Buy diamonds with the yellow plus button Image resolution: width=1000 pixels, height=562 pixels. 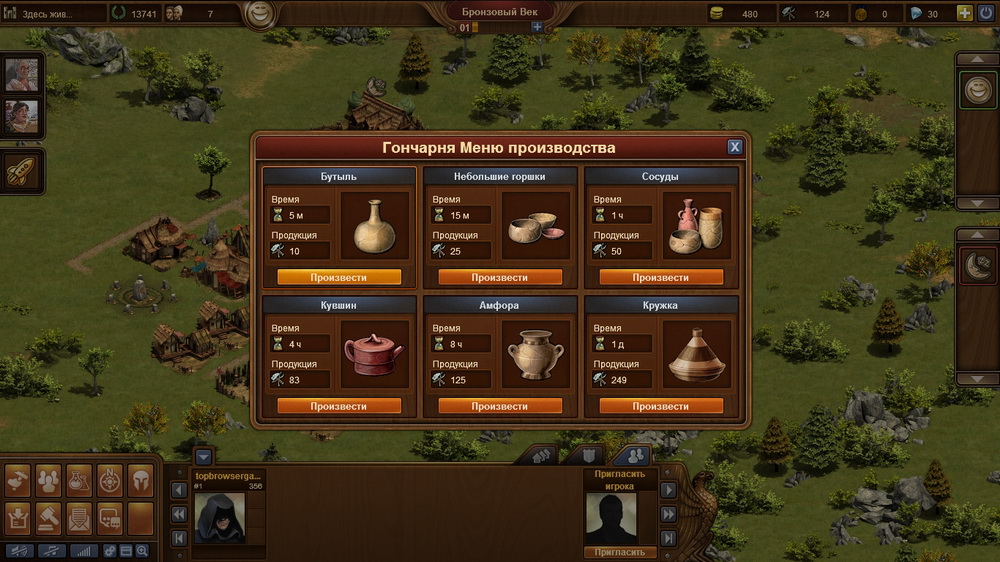[964, 14]
